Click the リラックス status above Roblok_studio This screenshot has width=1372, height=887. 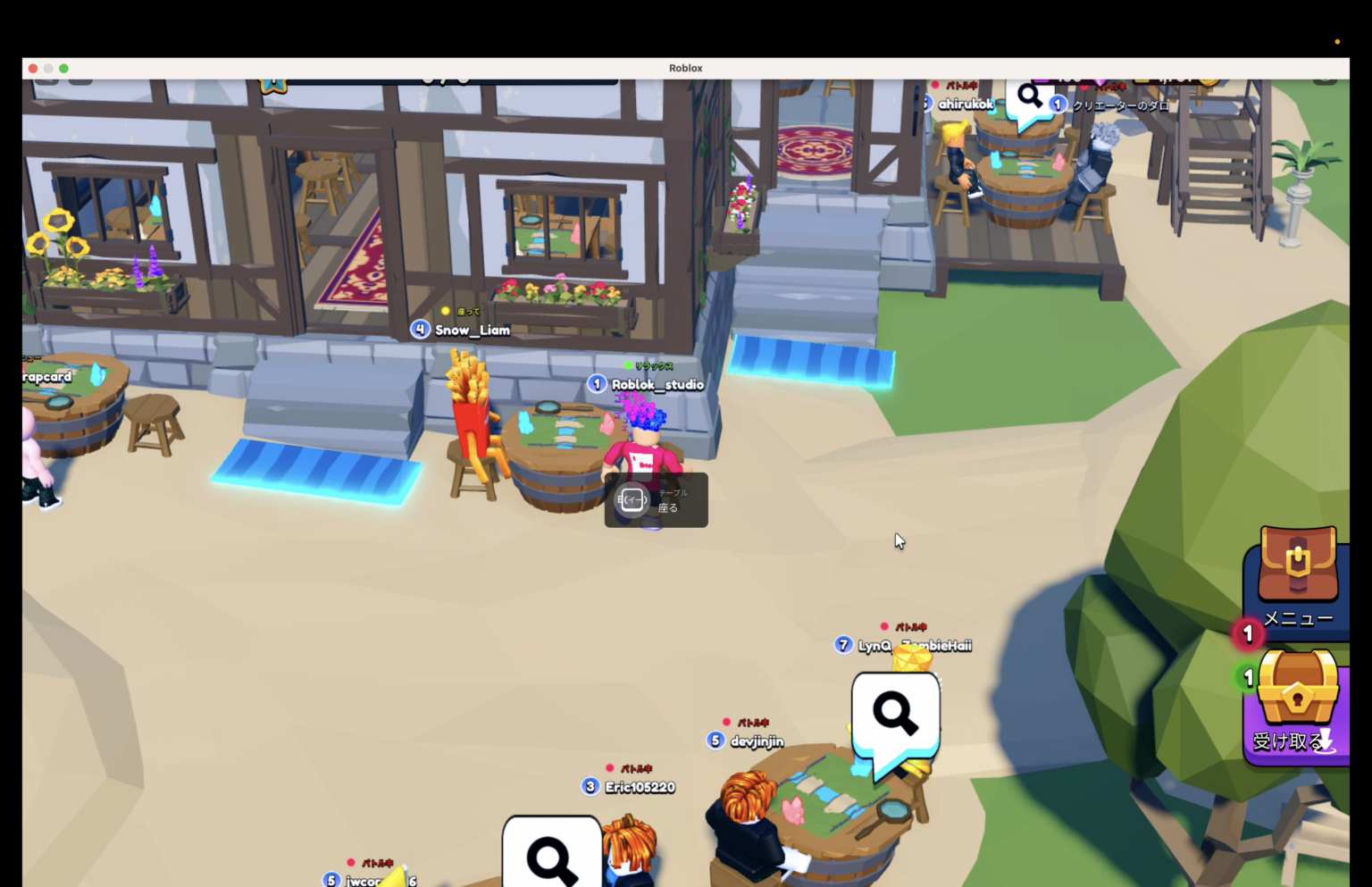click(653, 365)
